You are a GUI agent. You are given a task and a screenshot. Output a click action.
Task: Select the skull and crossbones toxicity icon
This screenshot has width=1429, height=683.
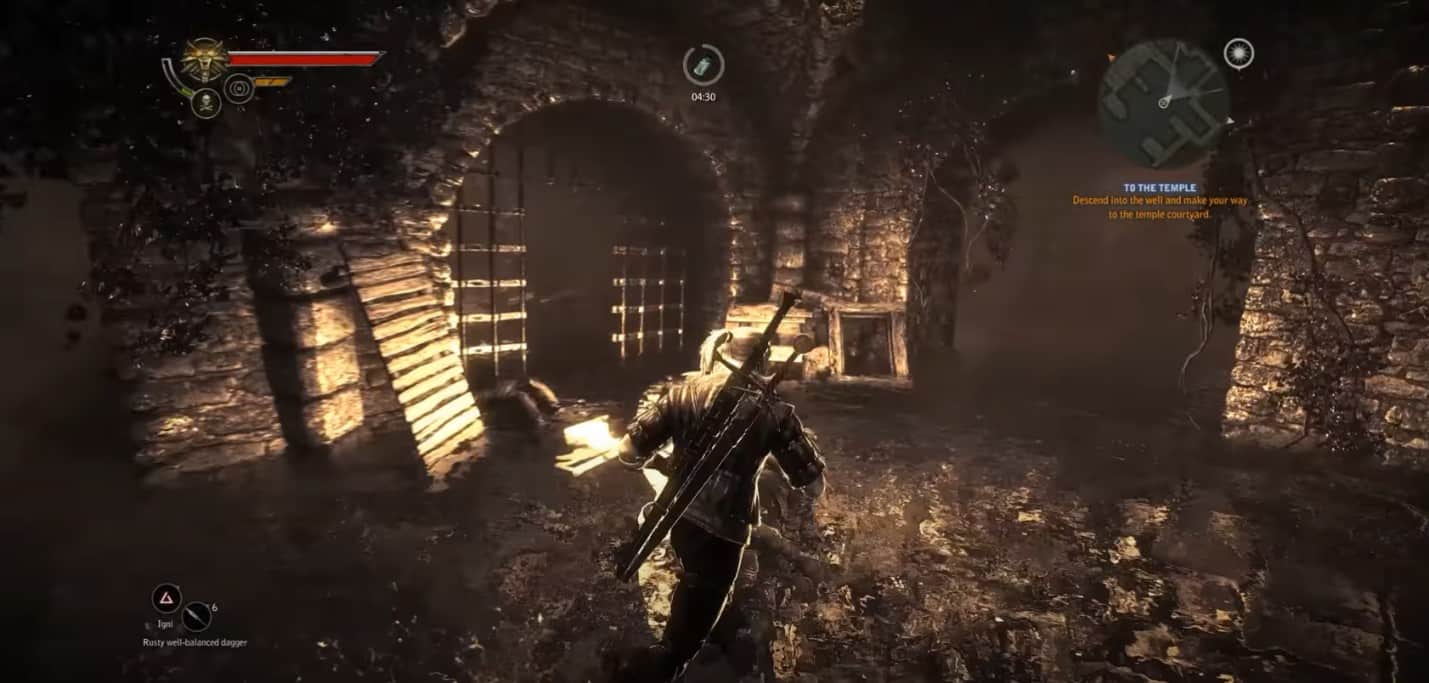click(x=205, y=102)
